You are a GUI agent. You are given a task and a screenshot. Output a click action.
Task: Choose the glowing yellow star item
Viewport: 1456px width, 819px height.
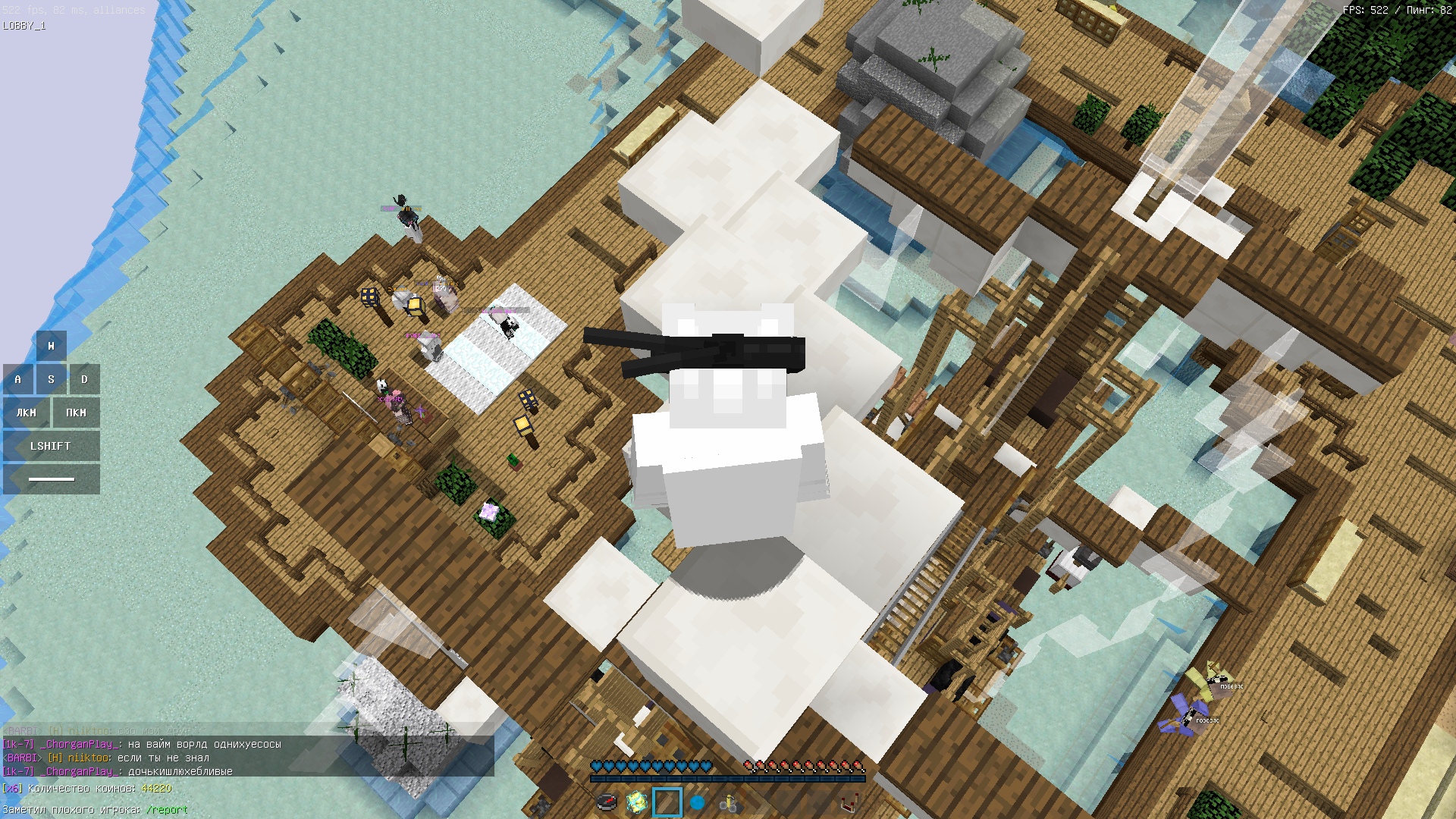[x=637, y=802]
